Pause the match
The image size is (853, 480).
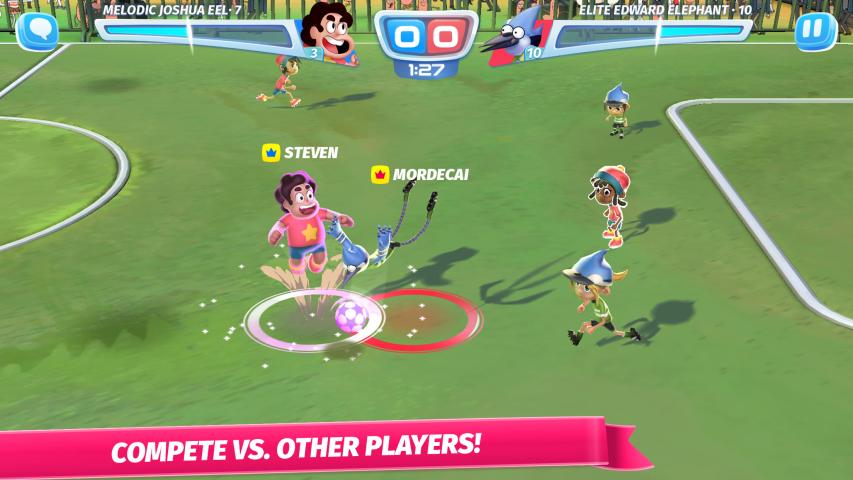(x=815, y=31)
